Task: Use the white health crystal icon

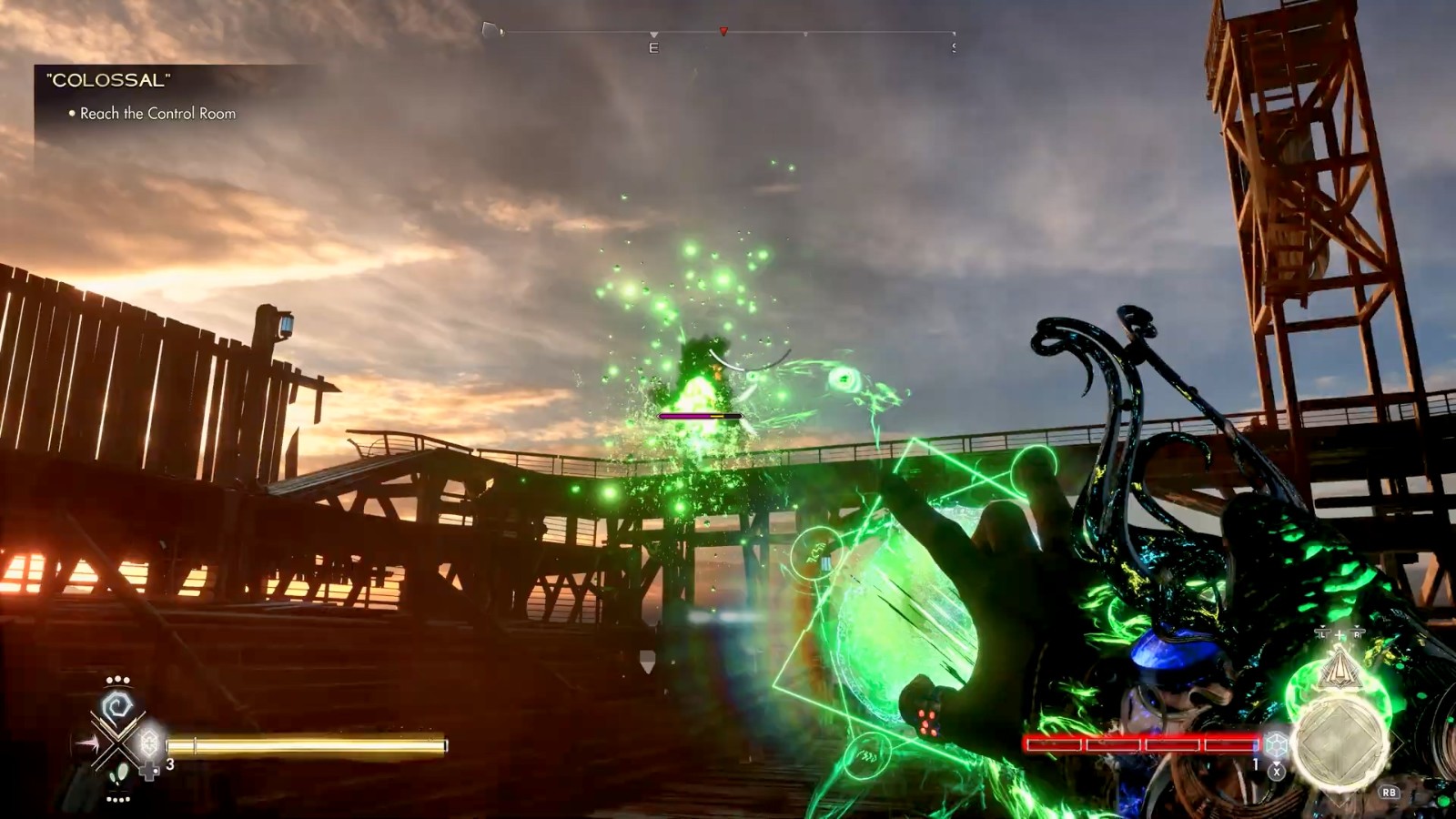Action: [x=149, y=743]
